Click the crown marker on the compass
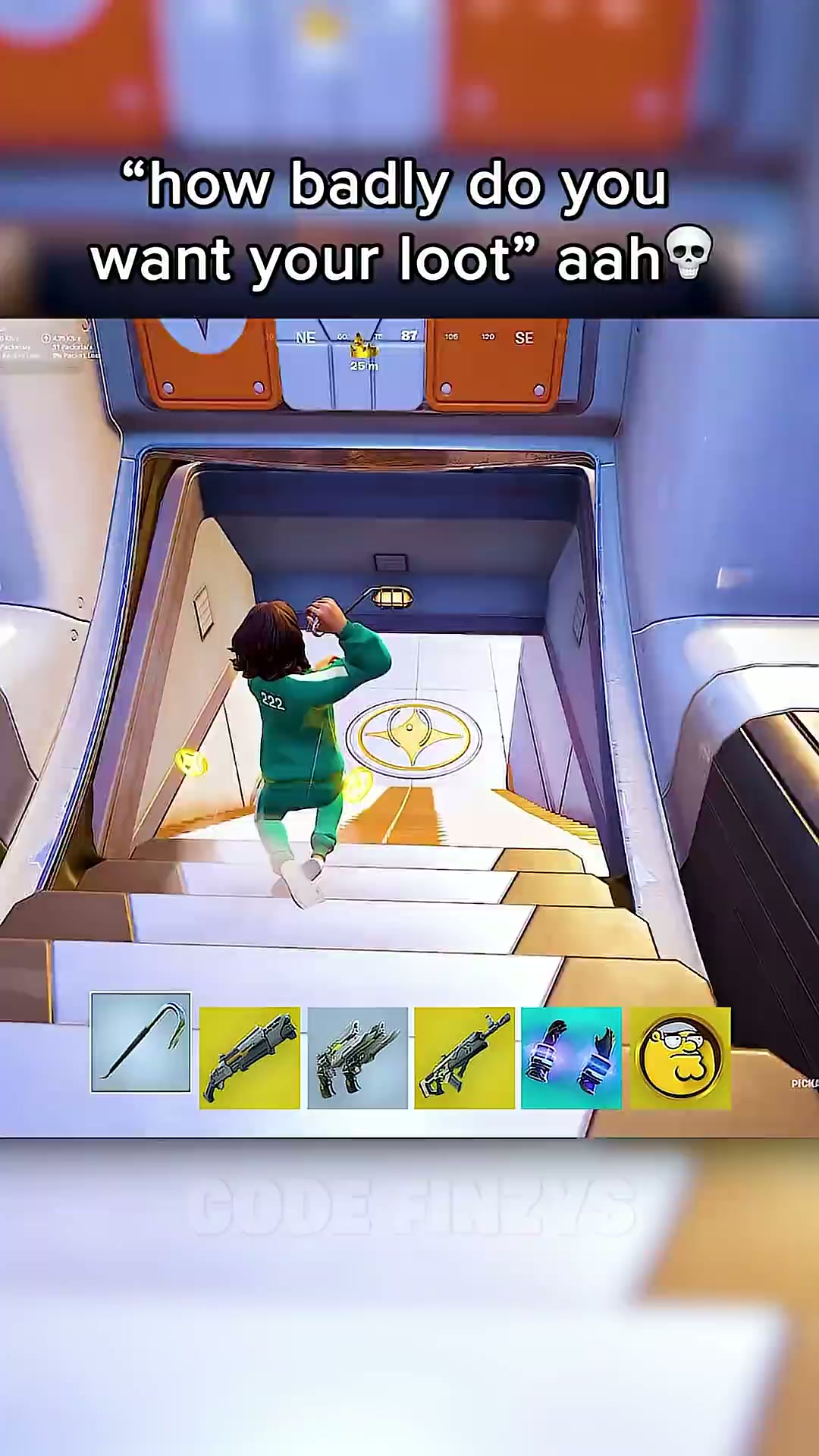819x1456 pixels. click(x=363, y=348)
